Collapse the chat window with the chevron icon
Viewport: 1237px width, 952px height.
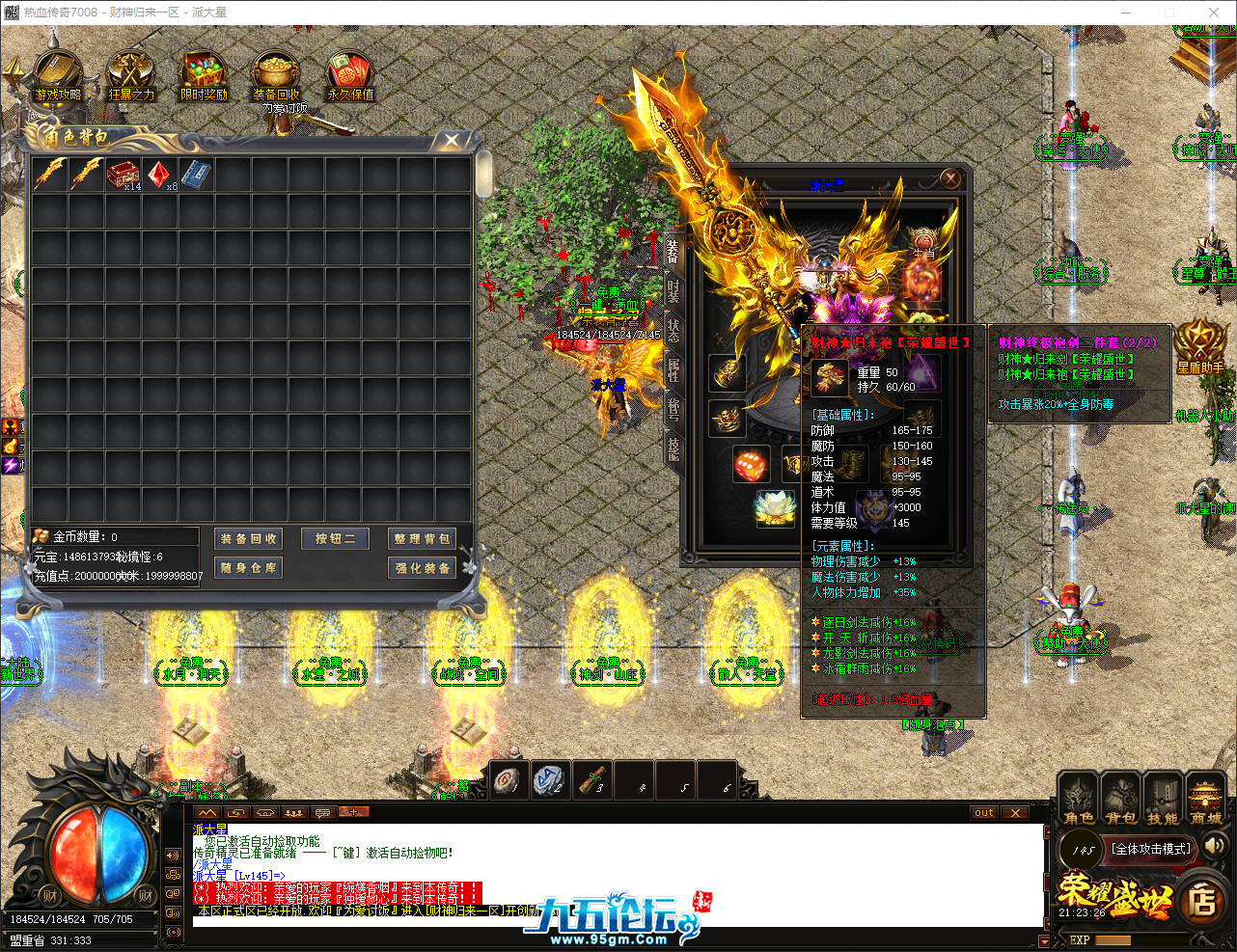[x=206, y=812]
